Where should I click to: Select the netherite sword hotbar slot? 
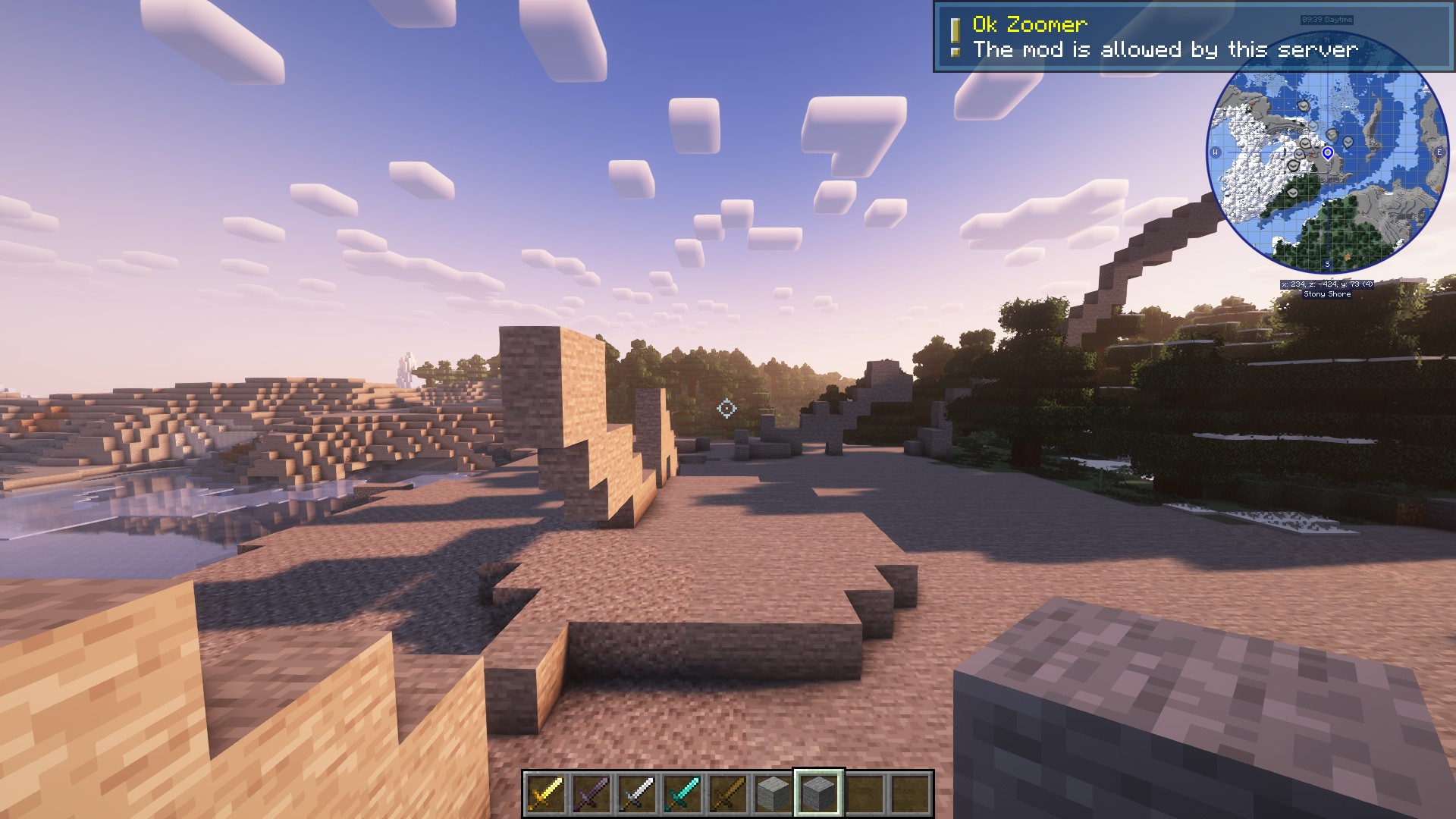tap(591, 794)
